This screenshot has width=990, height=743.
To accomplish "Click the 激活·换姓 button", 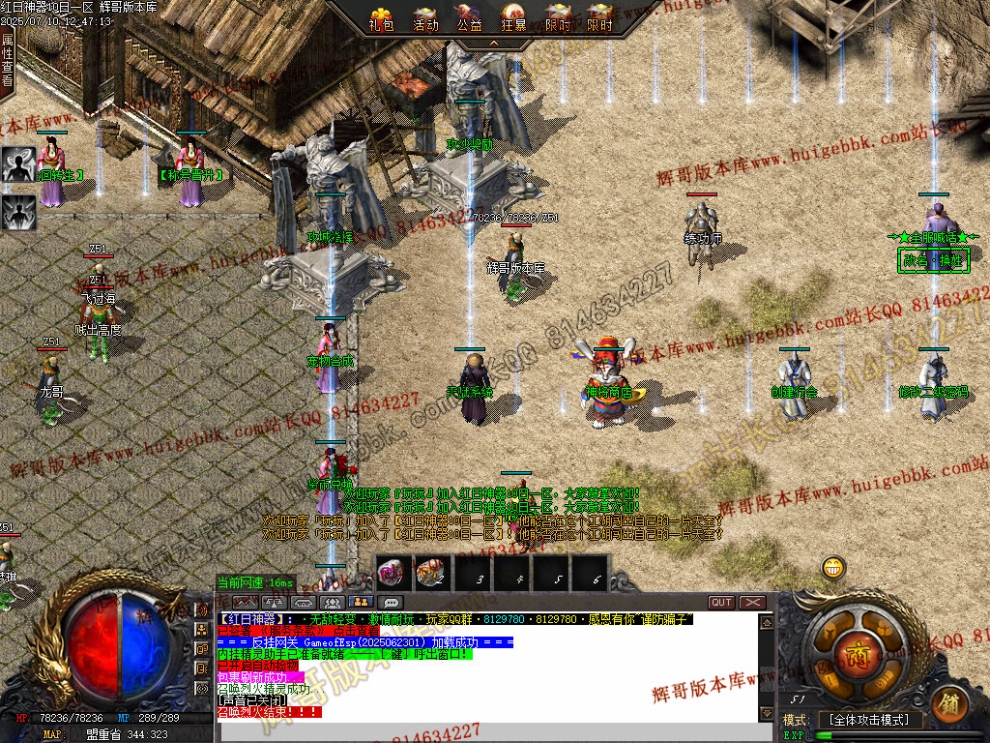I will tap(934, 260).
